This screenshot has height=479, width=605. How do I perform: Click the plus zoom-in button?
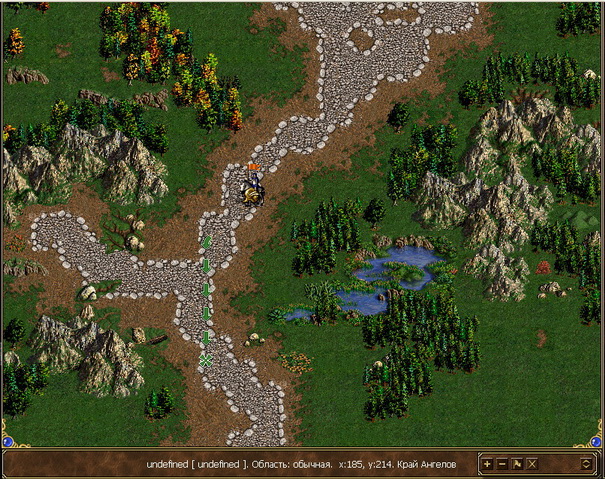coord(487,464)
